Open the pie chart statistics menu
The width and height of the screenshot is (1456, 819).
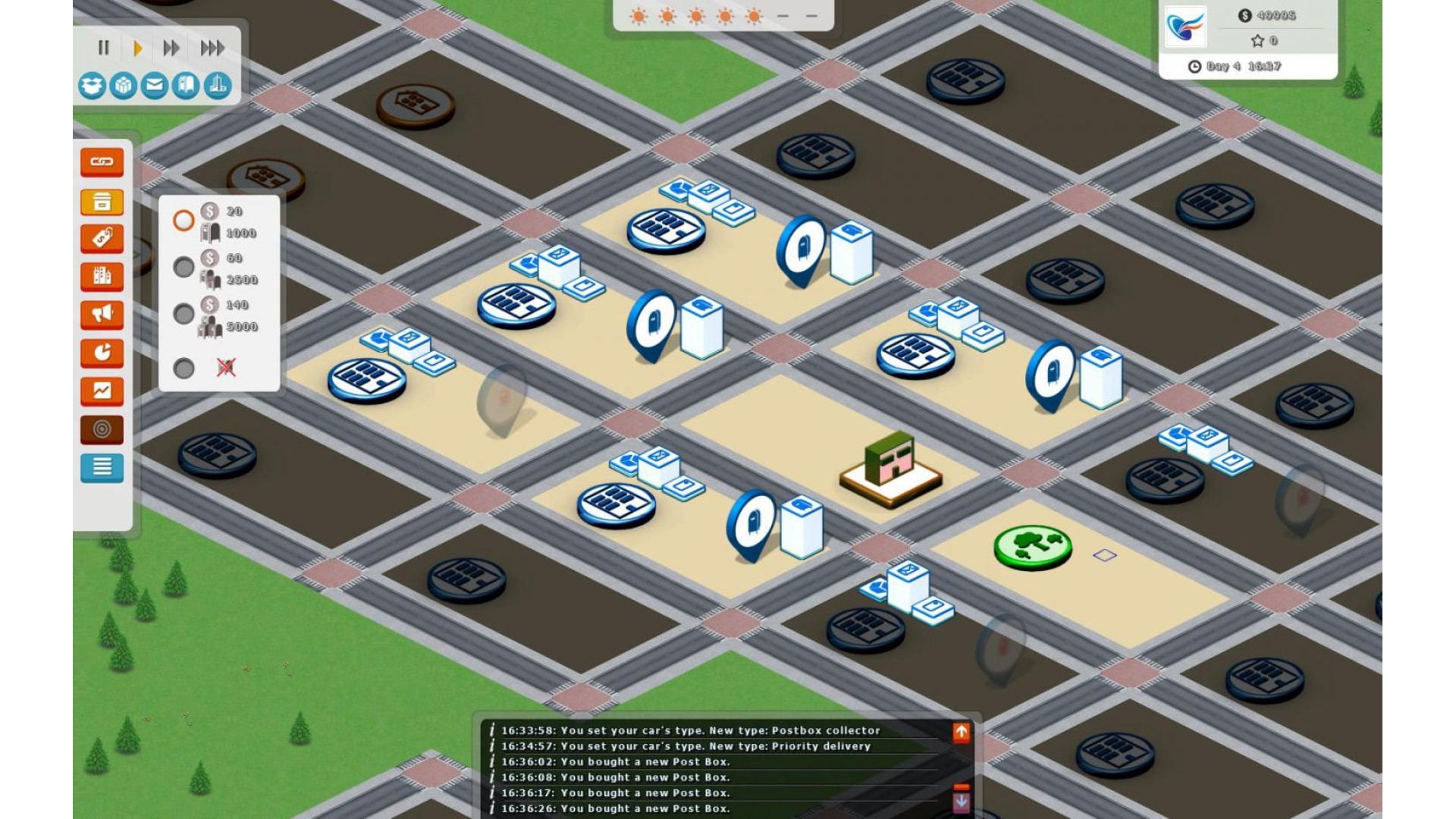[102, 353]
